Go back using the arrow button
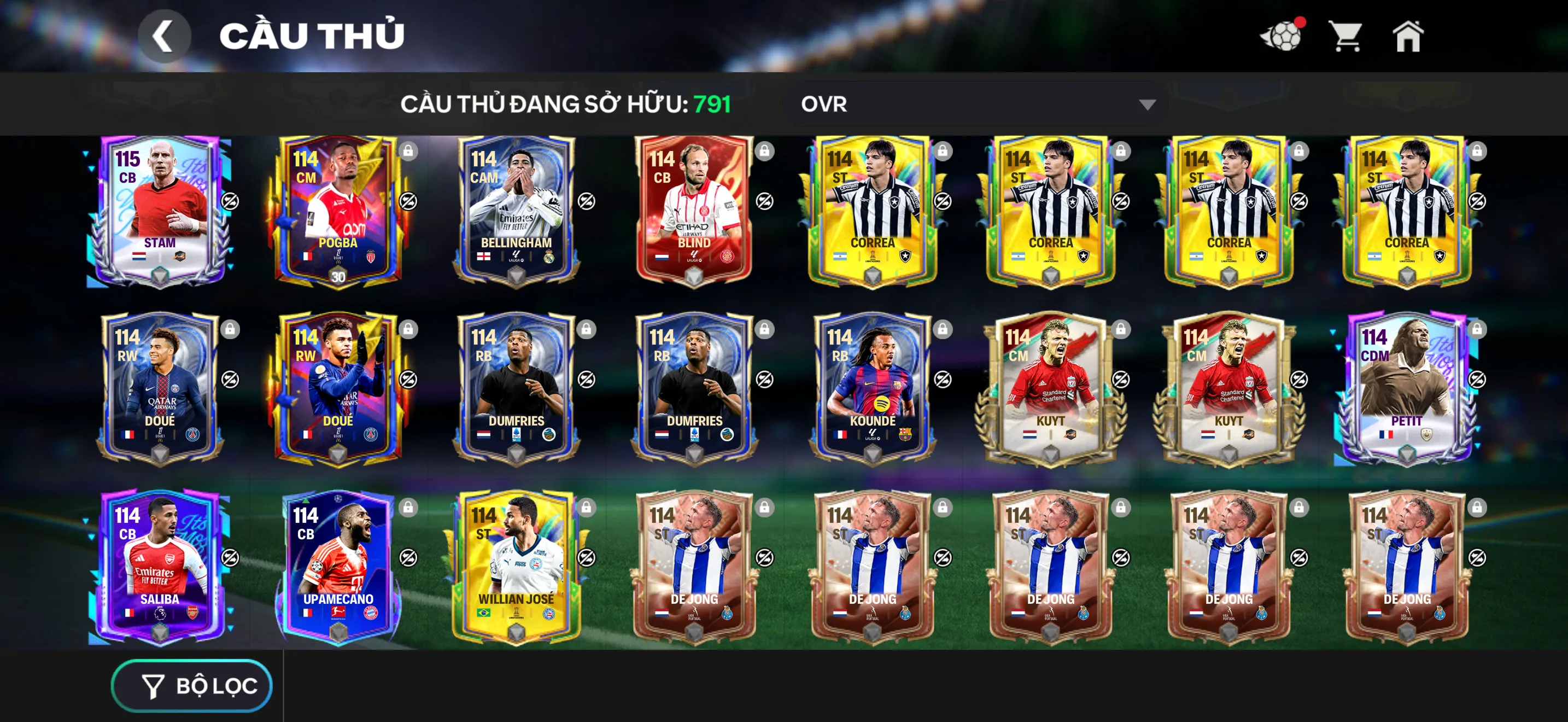1568x722 pixels. point(163,37)
